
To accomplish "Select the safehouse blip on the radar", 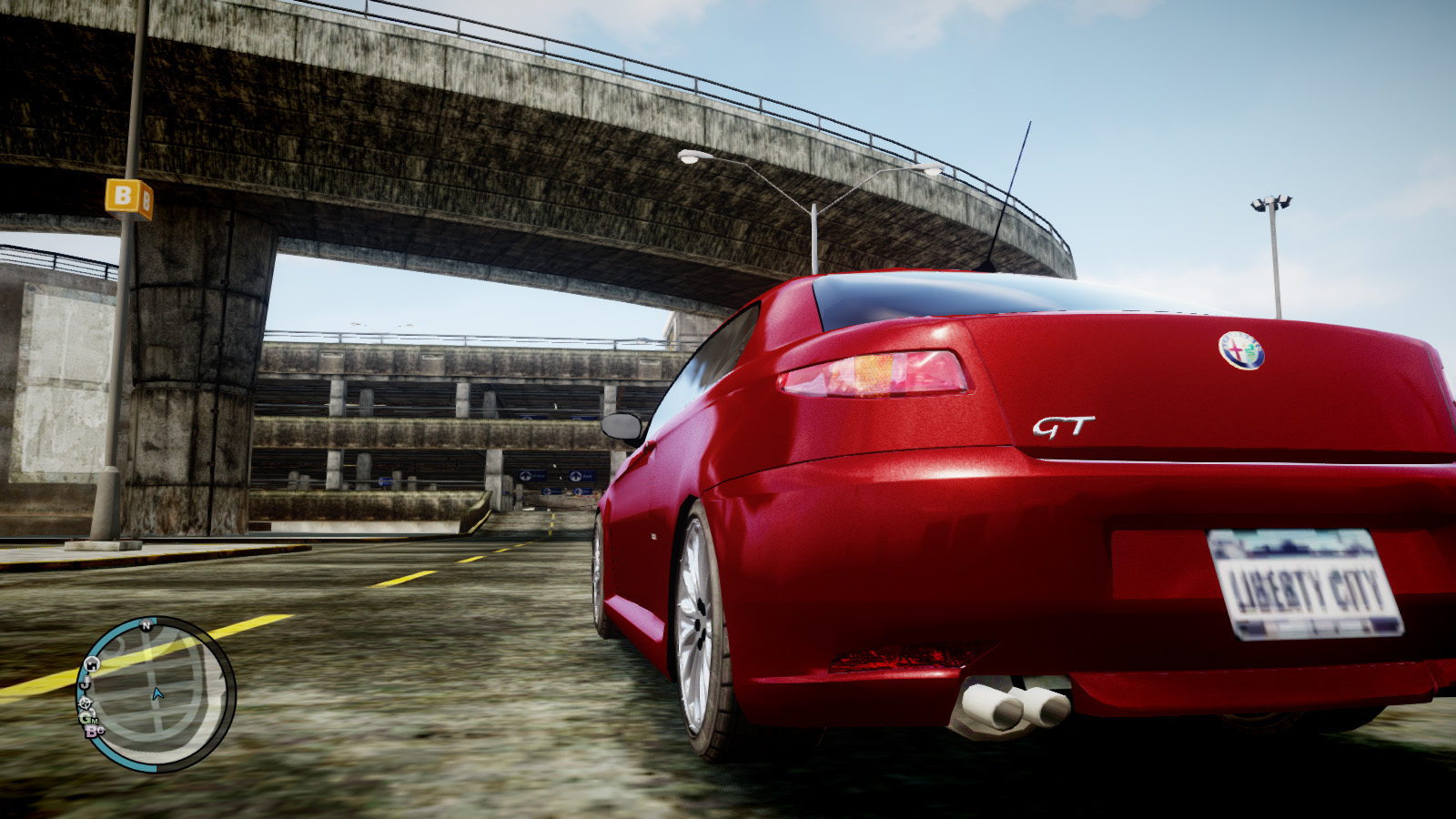I will pos(92,663).
